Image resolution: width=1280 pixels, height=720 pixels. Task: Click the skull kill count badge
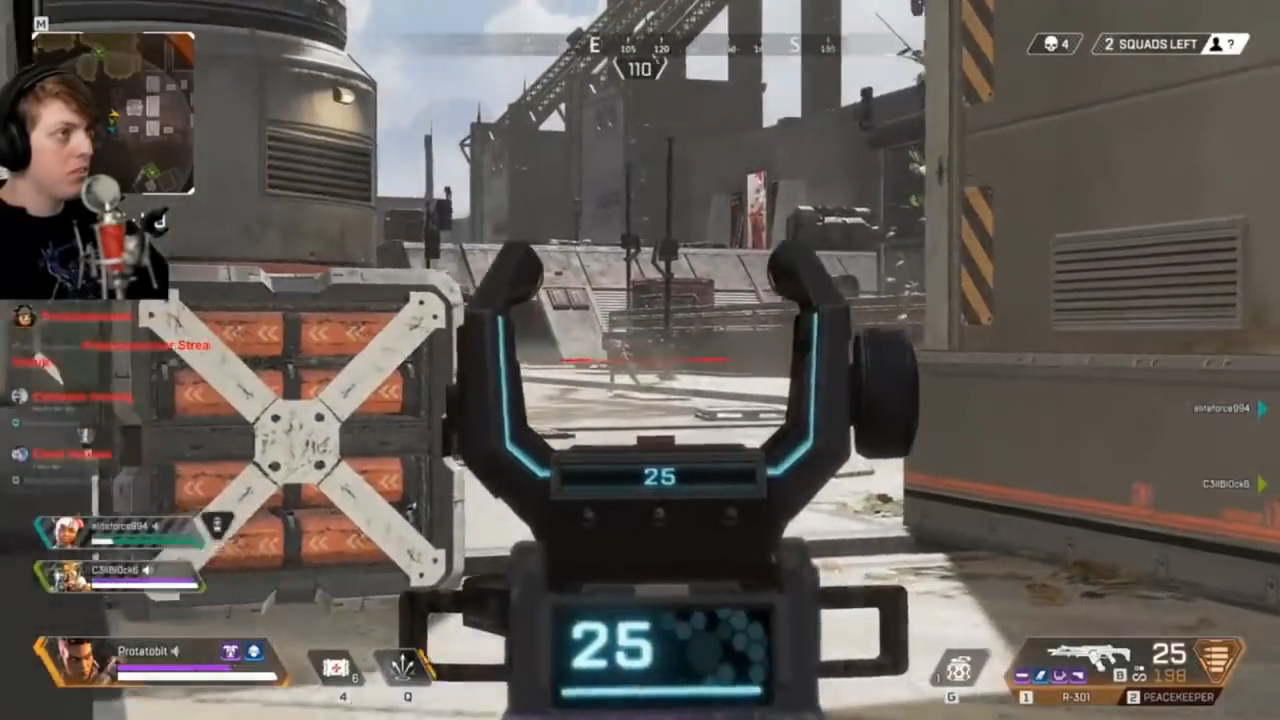1055,44
